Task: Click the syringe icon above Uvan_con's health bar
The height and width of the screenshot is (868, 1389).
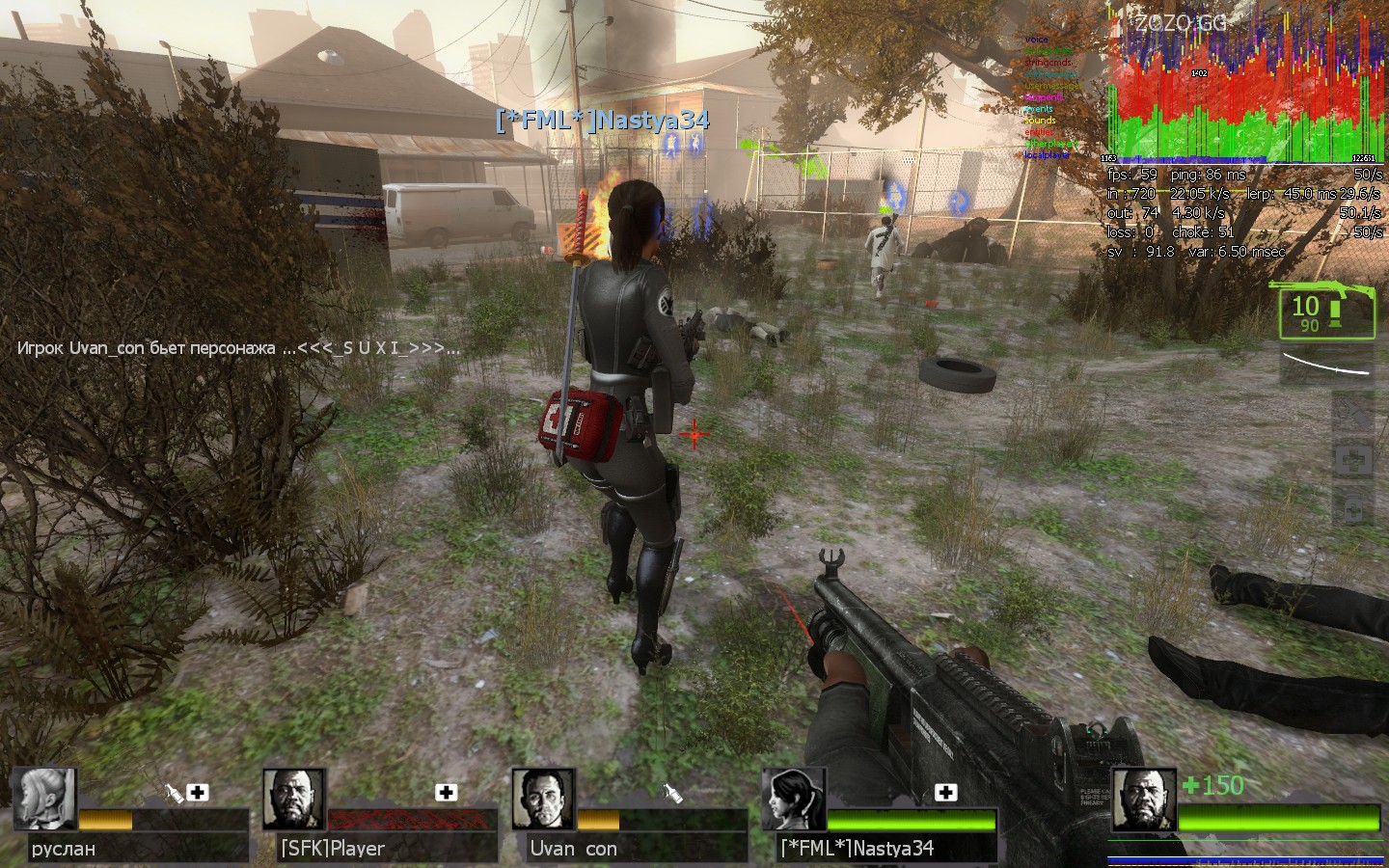Action: (674, 792)
